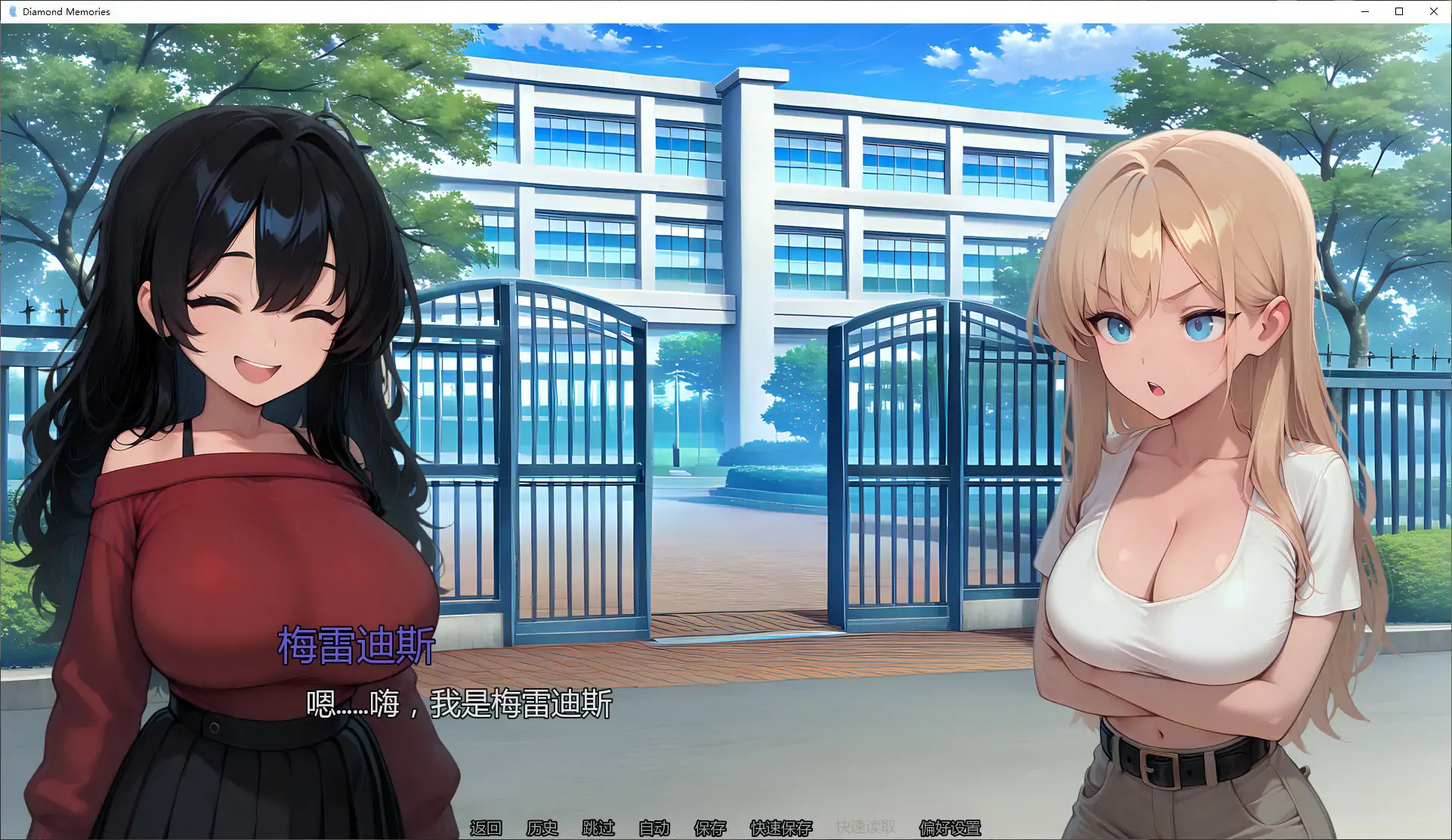The height and width of the screenshot is (840, 1452).
Task: Click the quick menu bar at screen bottom
Action: click(725, 828)
